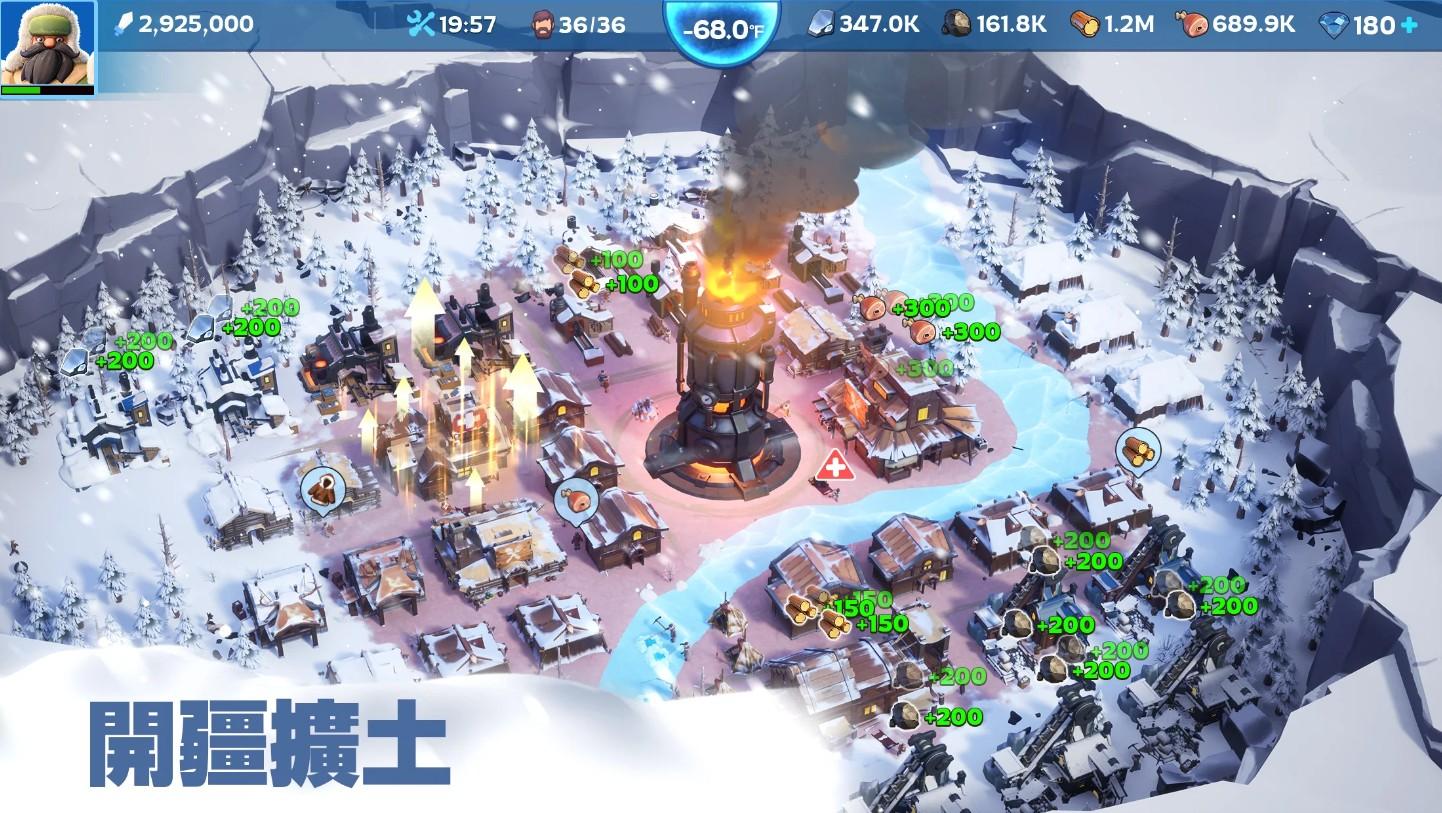The width and height of the screenshot is (1442, 813).
Task: Open the fur coat speech bubble
Action: click(324, 491)
